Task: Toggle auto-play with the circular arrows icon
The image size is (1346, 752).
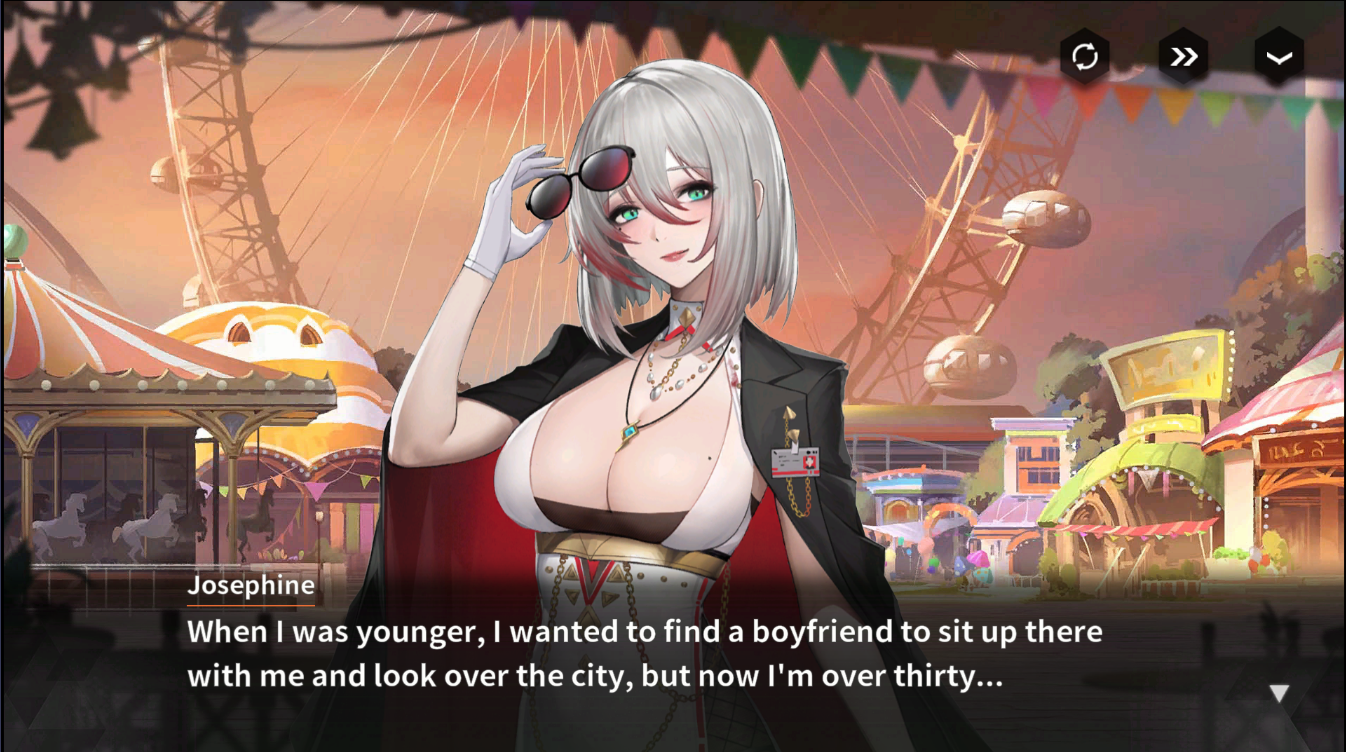Action: 1085,57
